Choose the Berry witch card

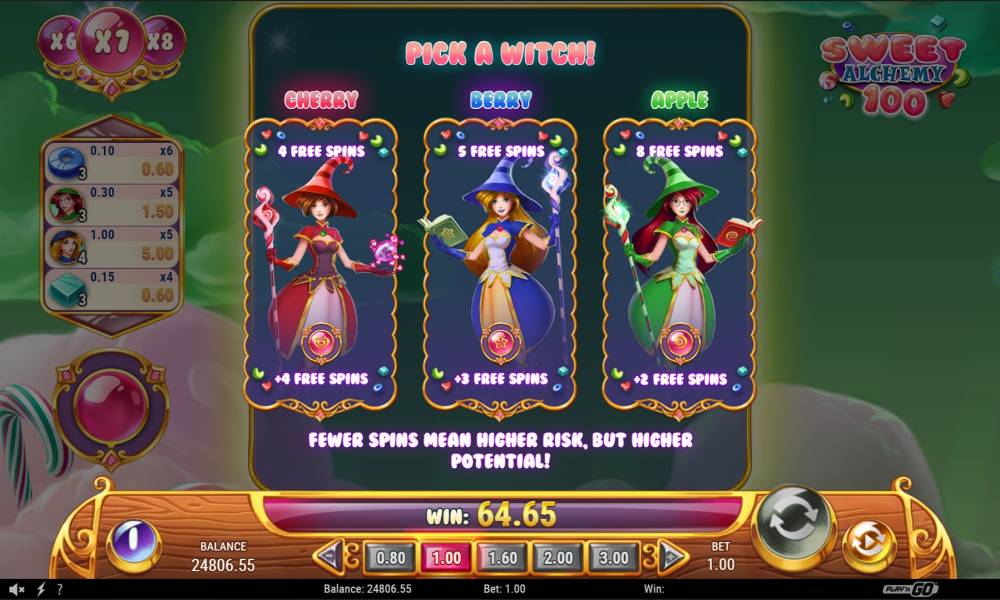[500, 265]
